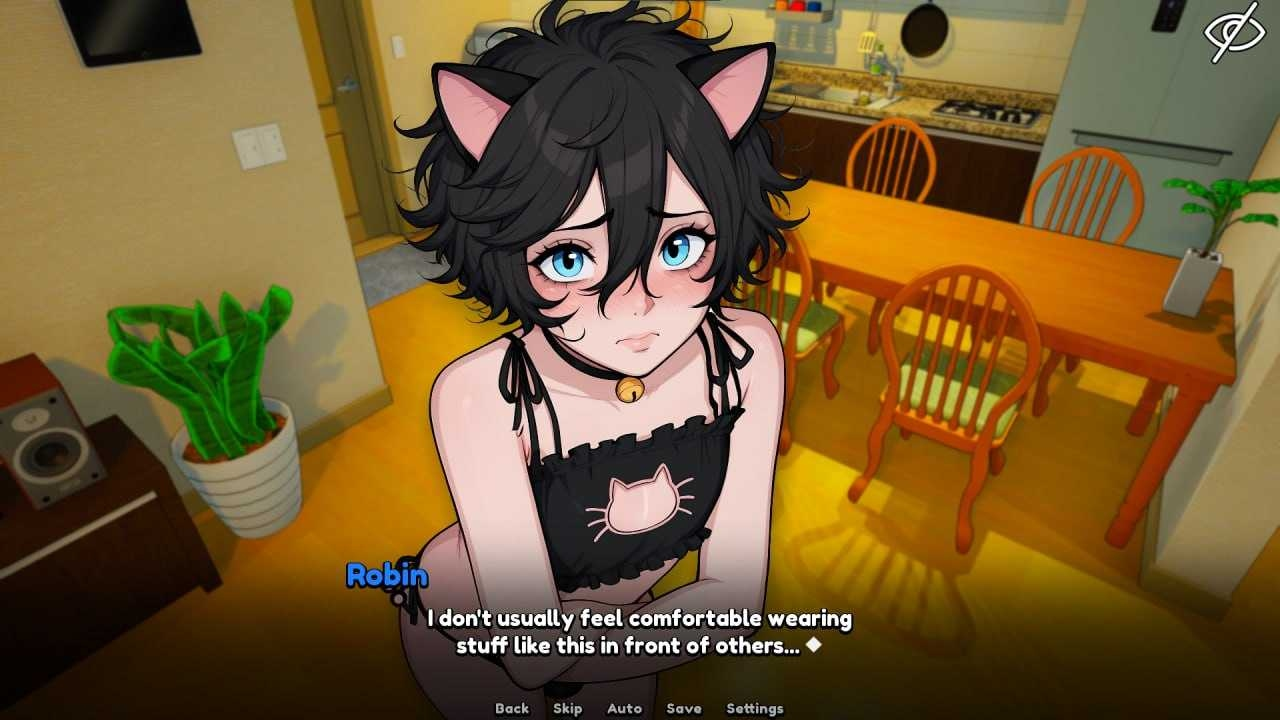Activate Skip to fast-forward dialogue
The image size is (1280, 720).
click(566, 707)
